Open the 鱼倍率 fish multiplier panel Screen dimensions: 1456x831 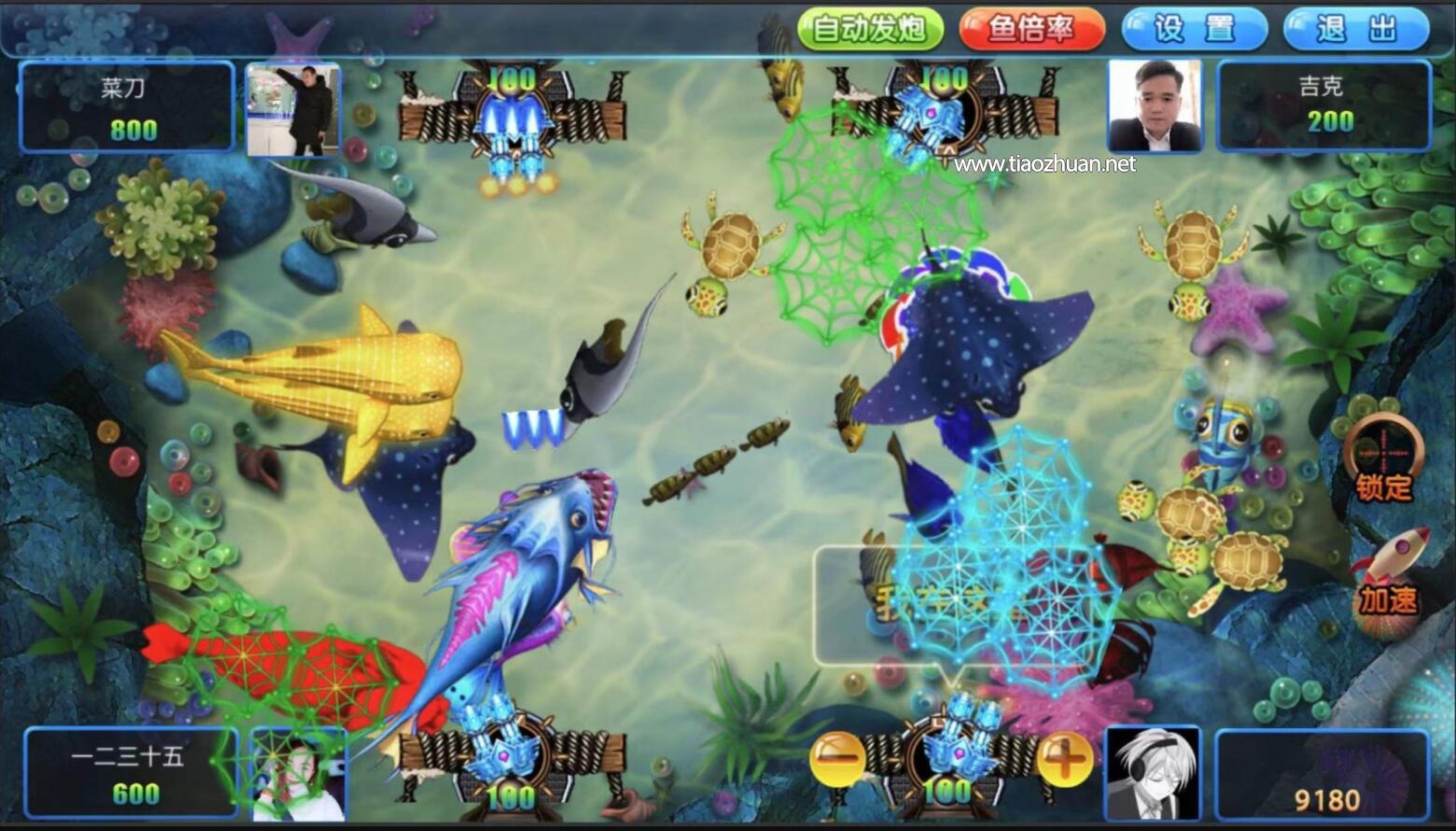(1031, 29)
